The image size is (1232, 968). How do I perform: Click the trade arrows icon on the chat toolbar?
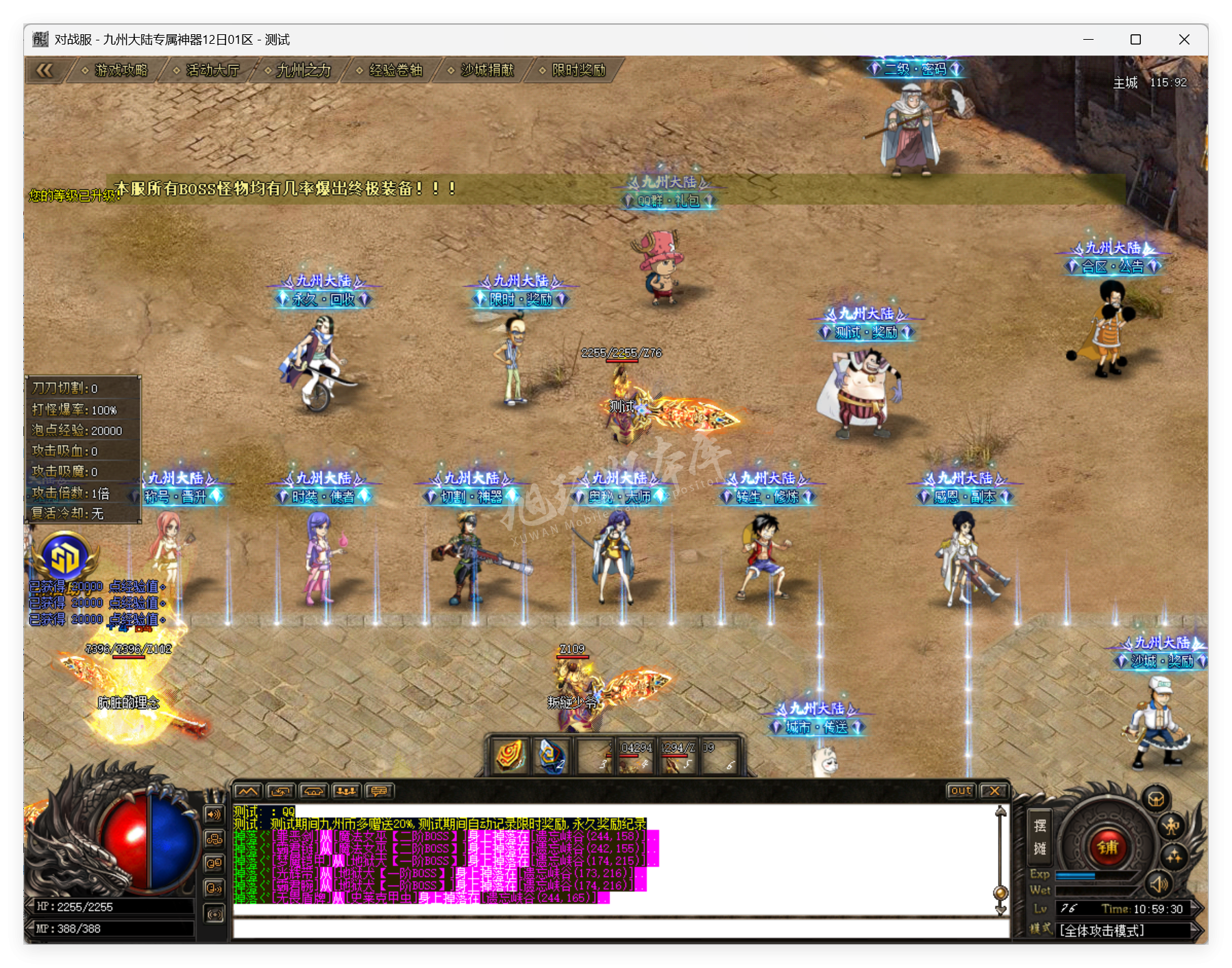click(280, 792)
